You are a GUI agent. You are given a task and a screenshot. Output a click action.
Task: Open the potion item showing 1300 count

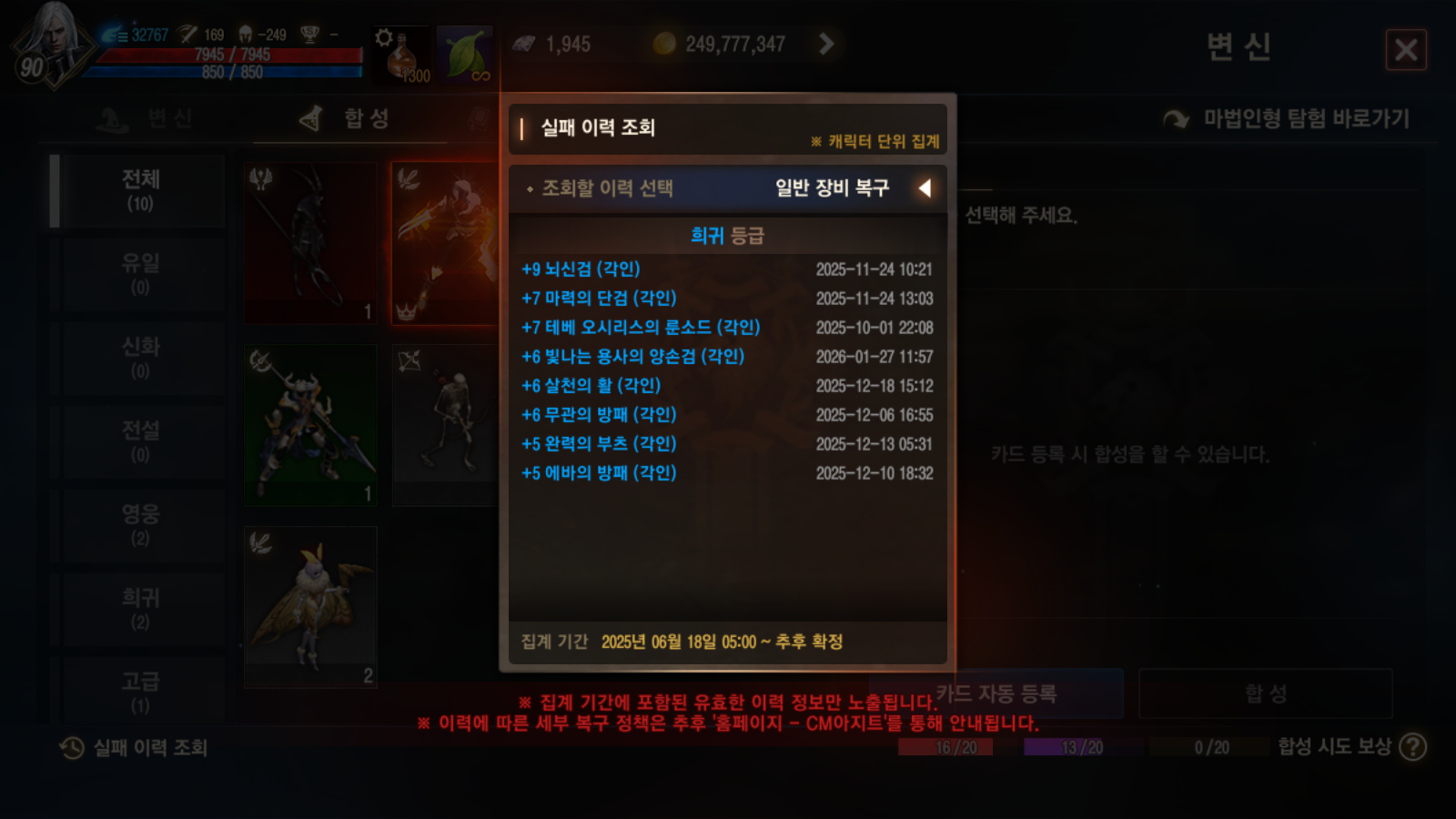pyautogui.click(x=400, y=50)
